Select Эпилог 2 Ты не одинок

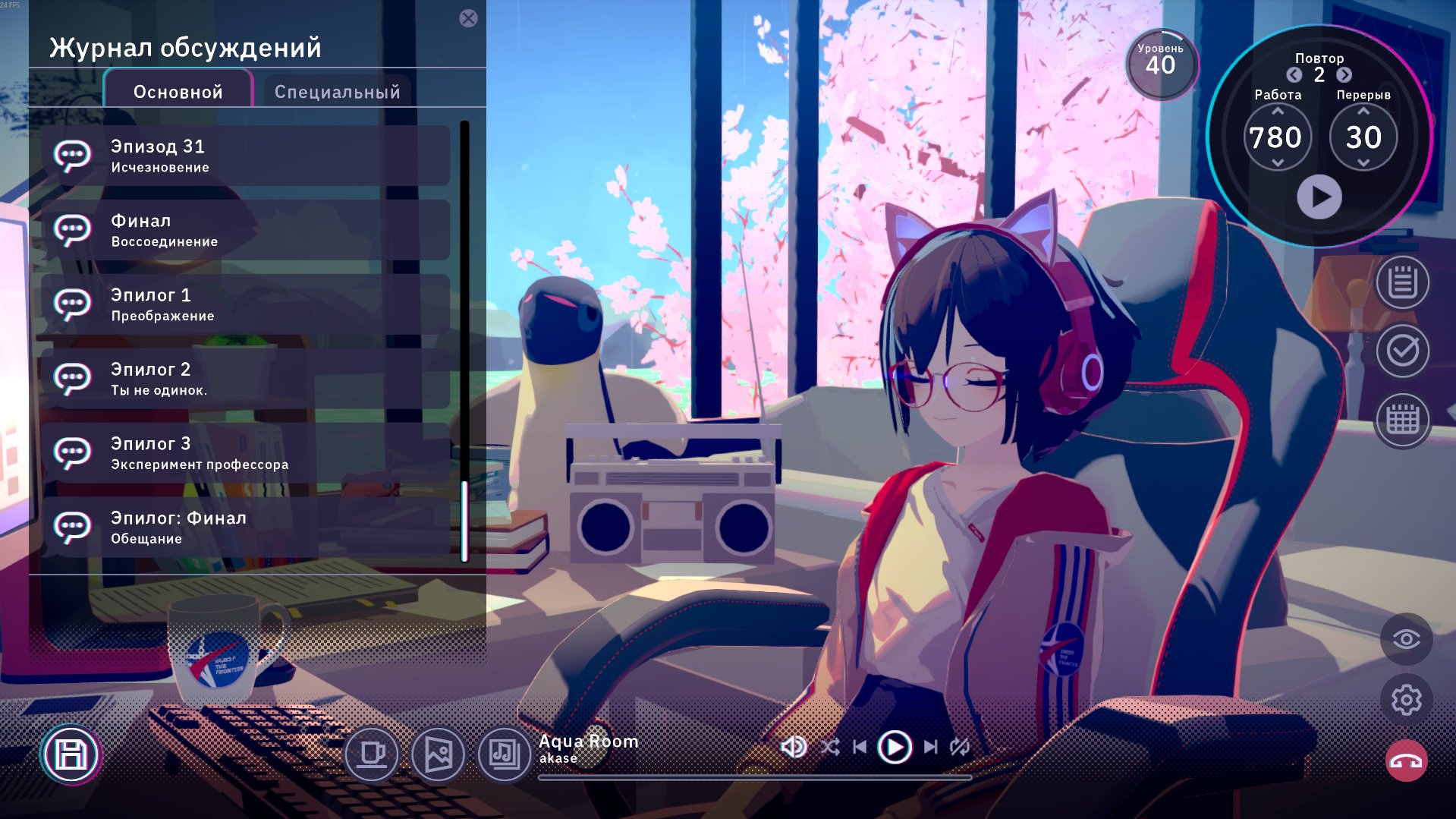[x=245, y=379]
